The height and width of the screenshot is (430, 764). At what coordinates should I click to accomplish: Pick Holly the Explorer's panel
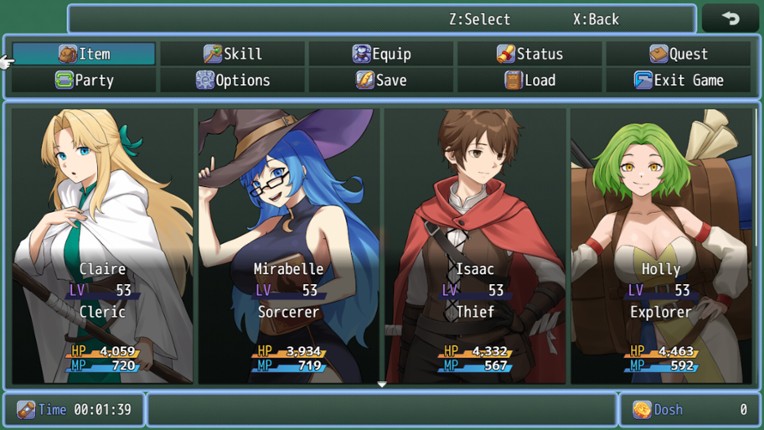661,245
